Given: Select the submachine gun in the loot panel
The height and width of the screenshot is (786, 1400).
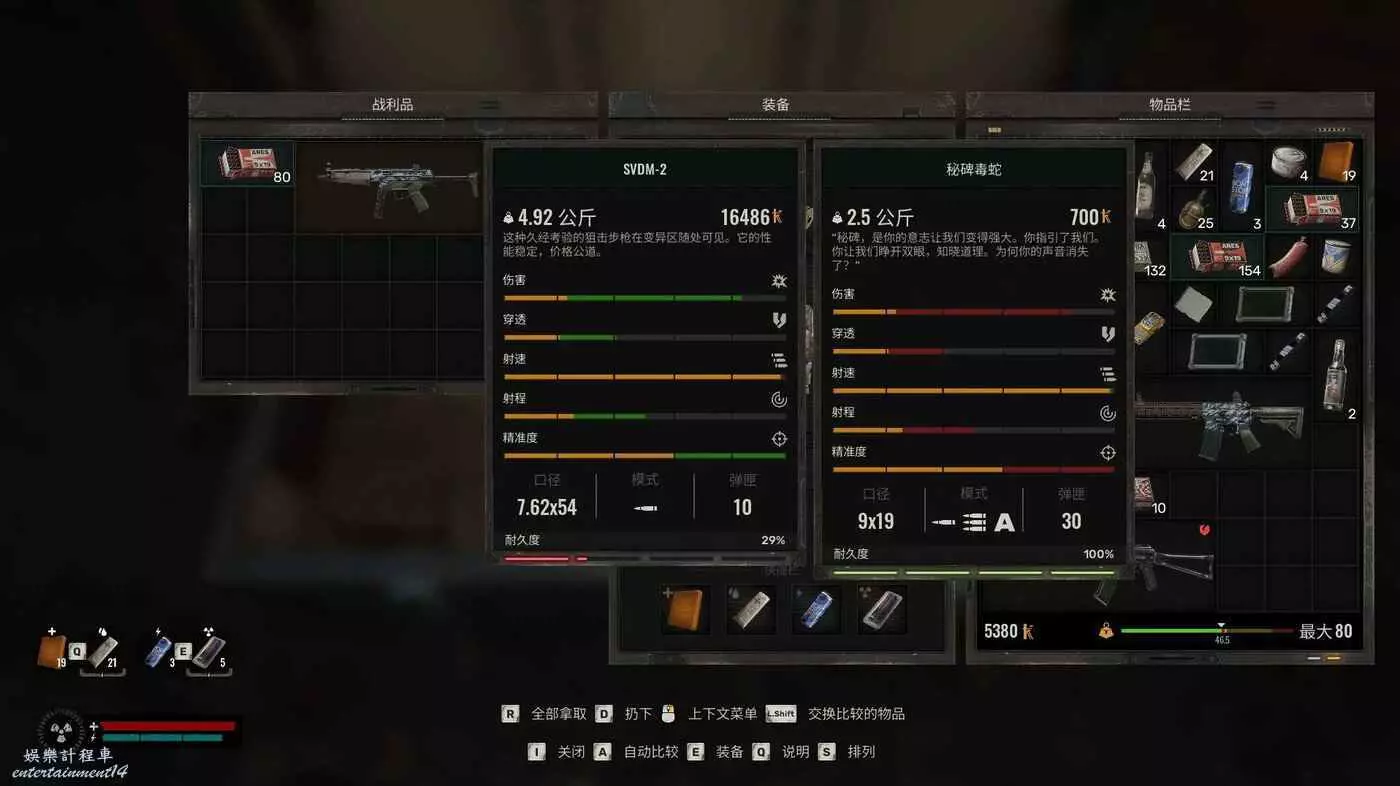Looking at the screenshot, I should (x=393, y=186).
